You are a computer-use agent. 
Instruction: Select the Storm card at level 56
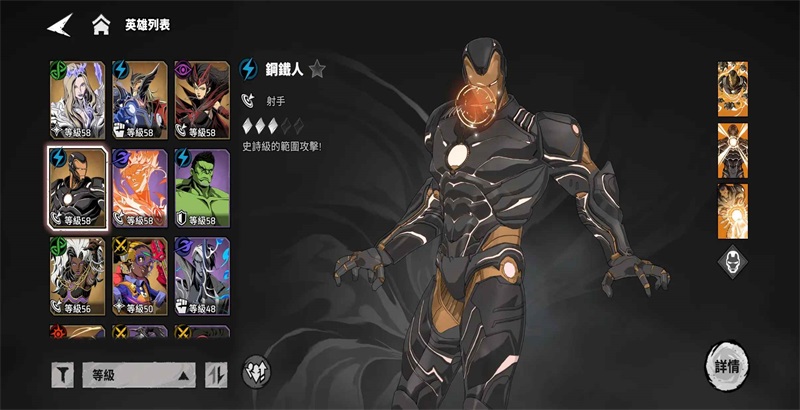pyautogui.click(x=78, y=276)
